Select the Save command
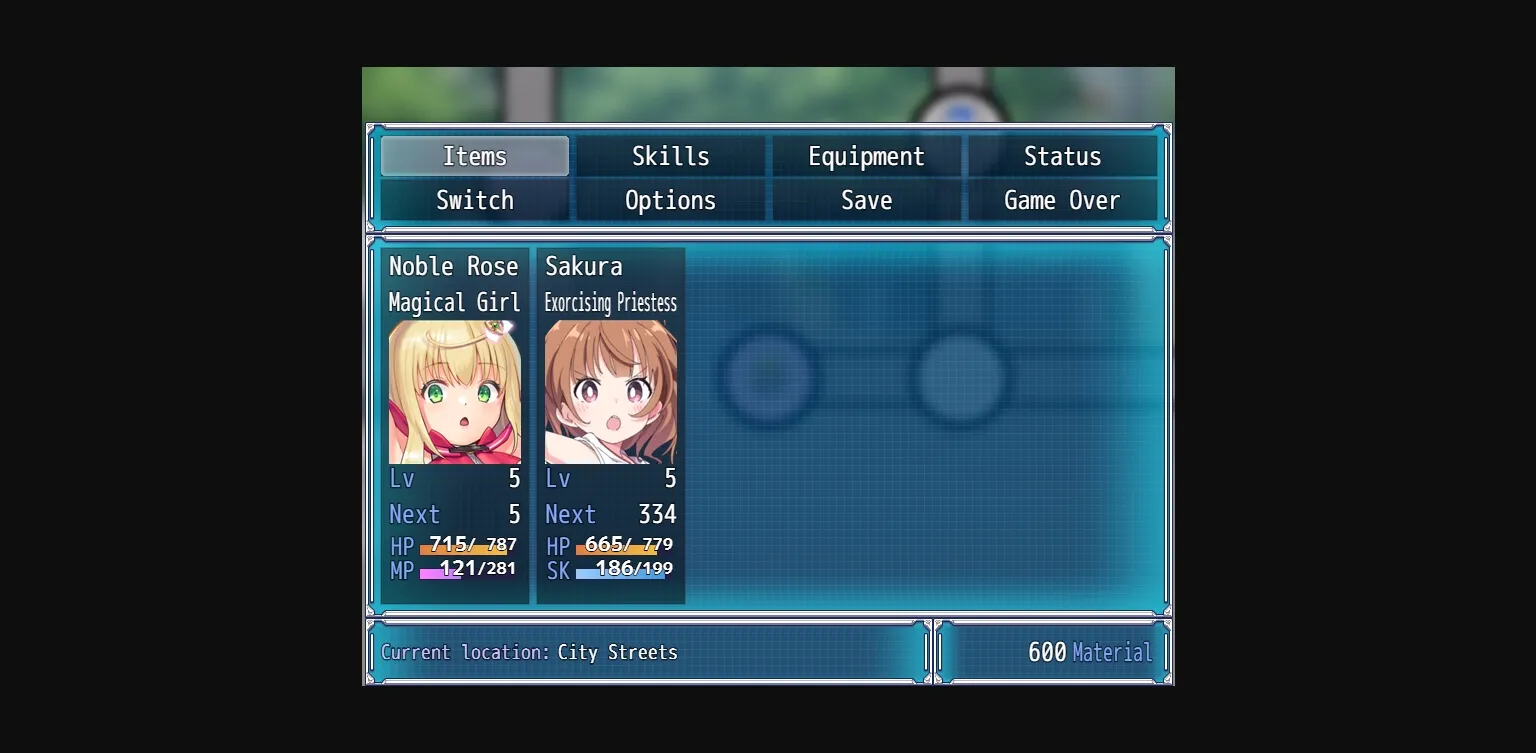This screenshot has height=753, width=1536. click(866, 200)
